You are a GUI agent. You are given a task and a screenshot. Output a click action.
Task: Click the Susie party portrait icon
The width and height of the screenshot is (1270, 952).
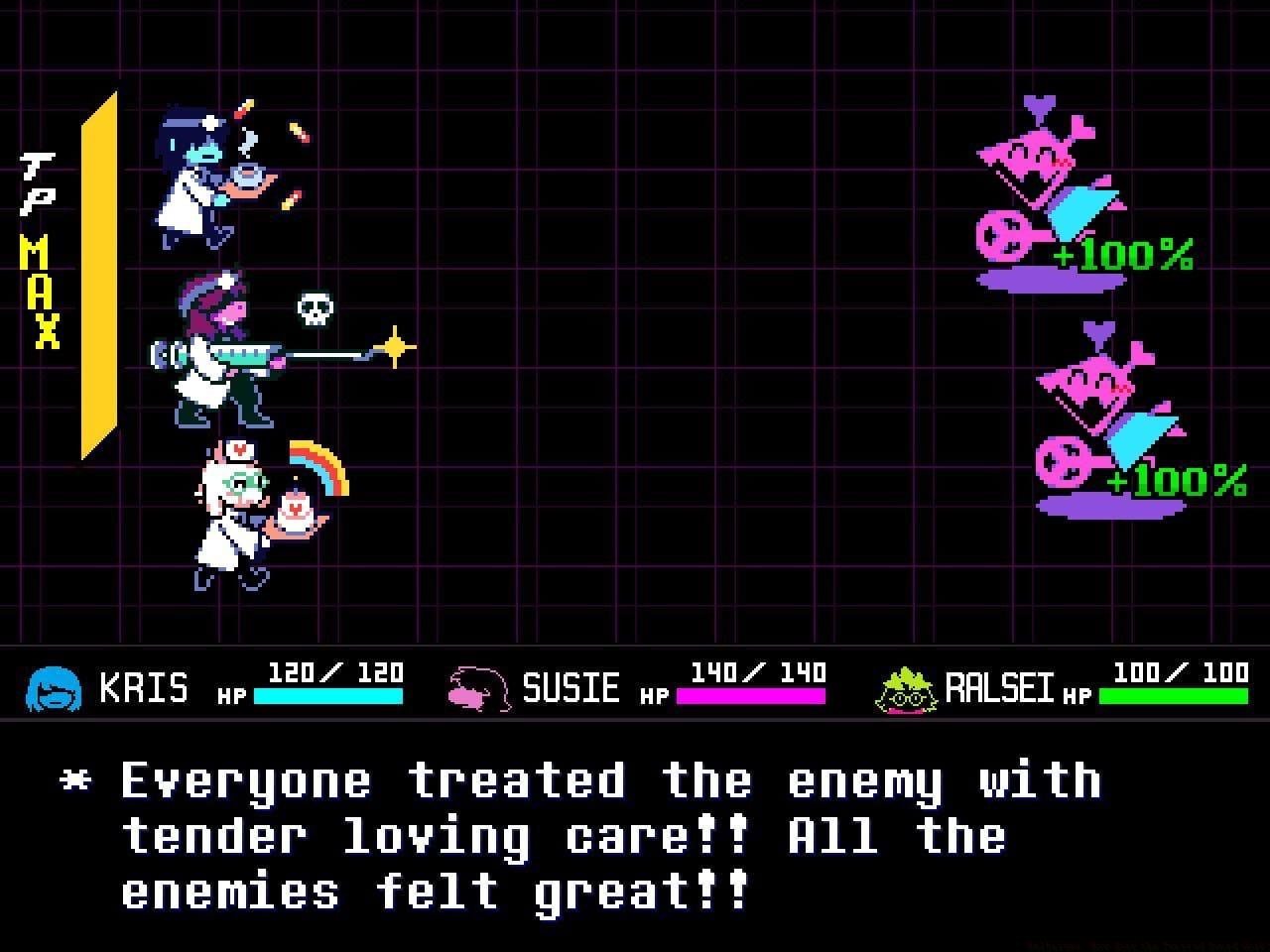476,687
